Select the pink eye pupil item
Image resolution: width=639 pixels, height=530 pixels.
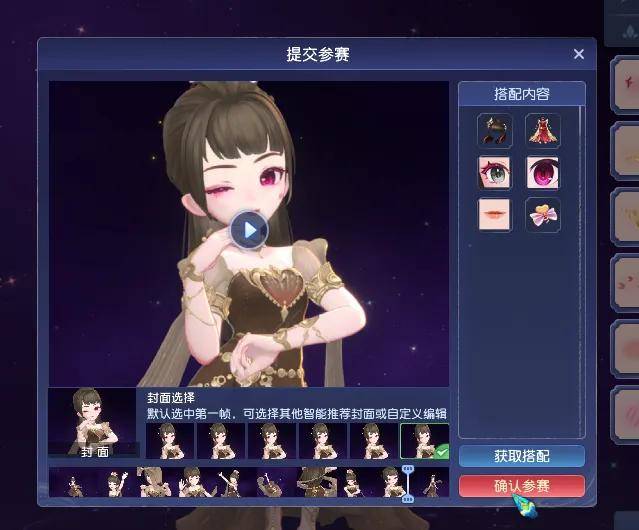[x=543, y=173]
